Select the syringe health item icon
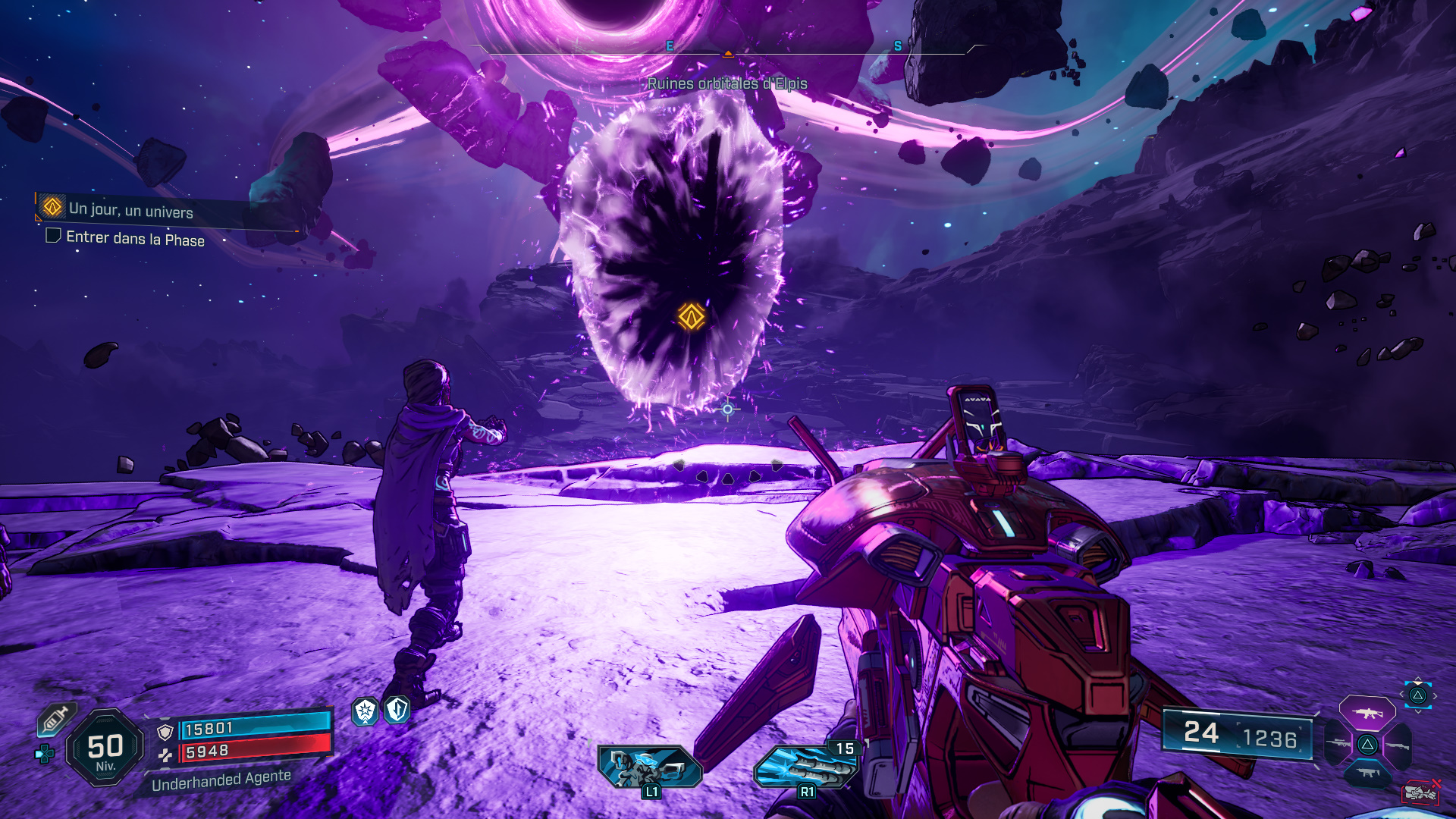This screenshot has width=1456, height=819. click(x=55, y=720)
